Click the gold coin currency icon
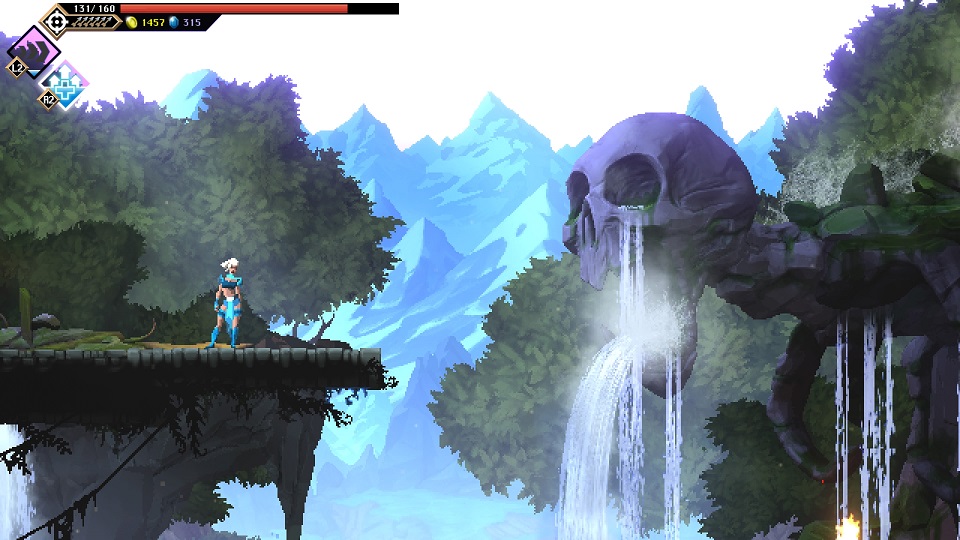This screenshot has height=540, width=960. 132,22
